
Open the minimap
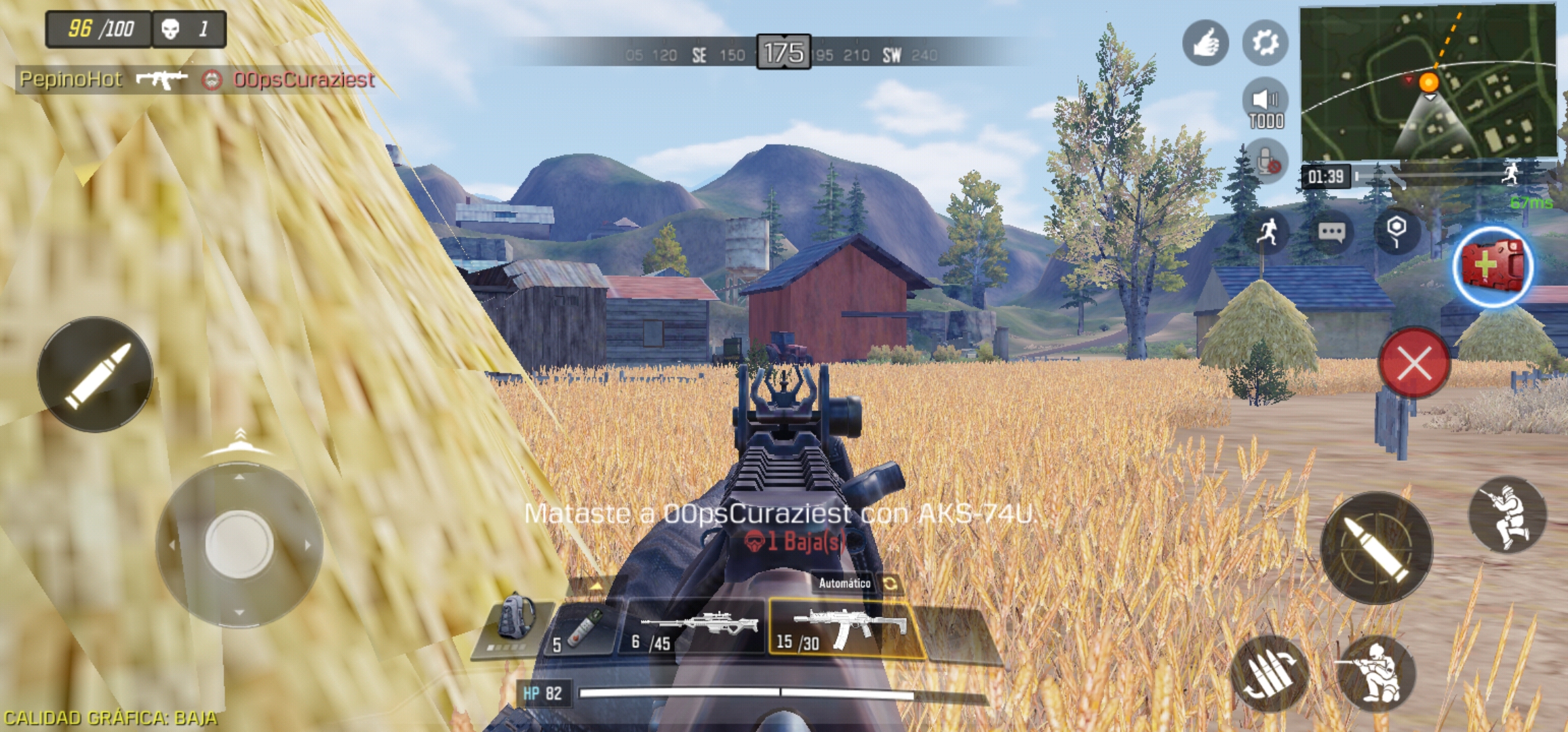[1428, 81]
